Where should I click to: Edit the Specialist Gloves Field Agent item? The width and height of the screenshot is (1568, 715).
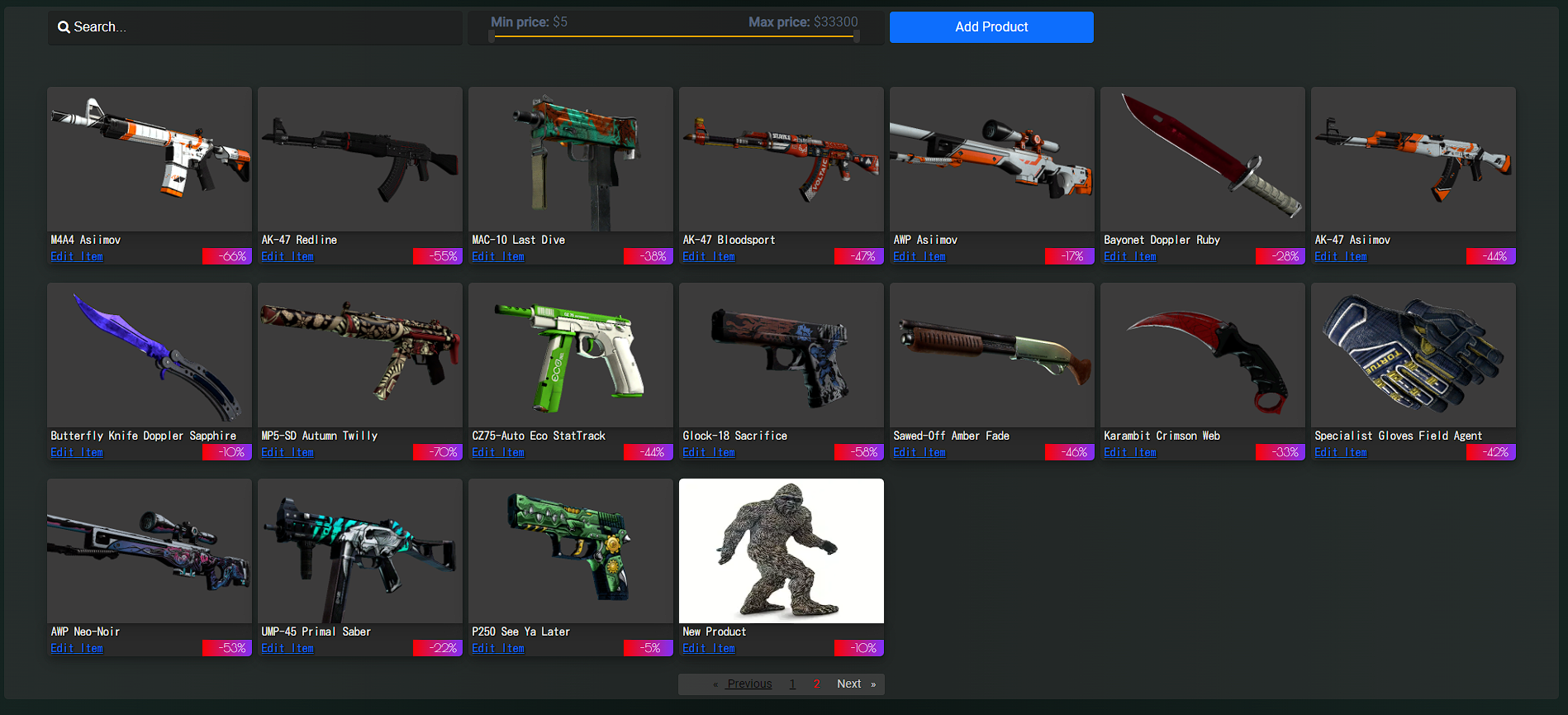pyautogui.click(x=1341, y=452)
